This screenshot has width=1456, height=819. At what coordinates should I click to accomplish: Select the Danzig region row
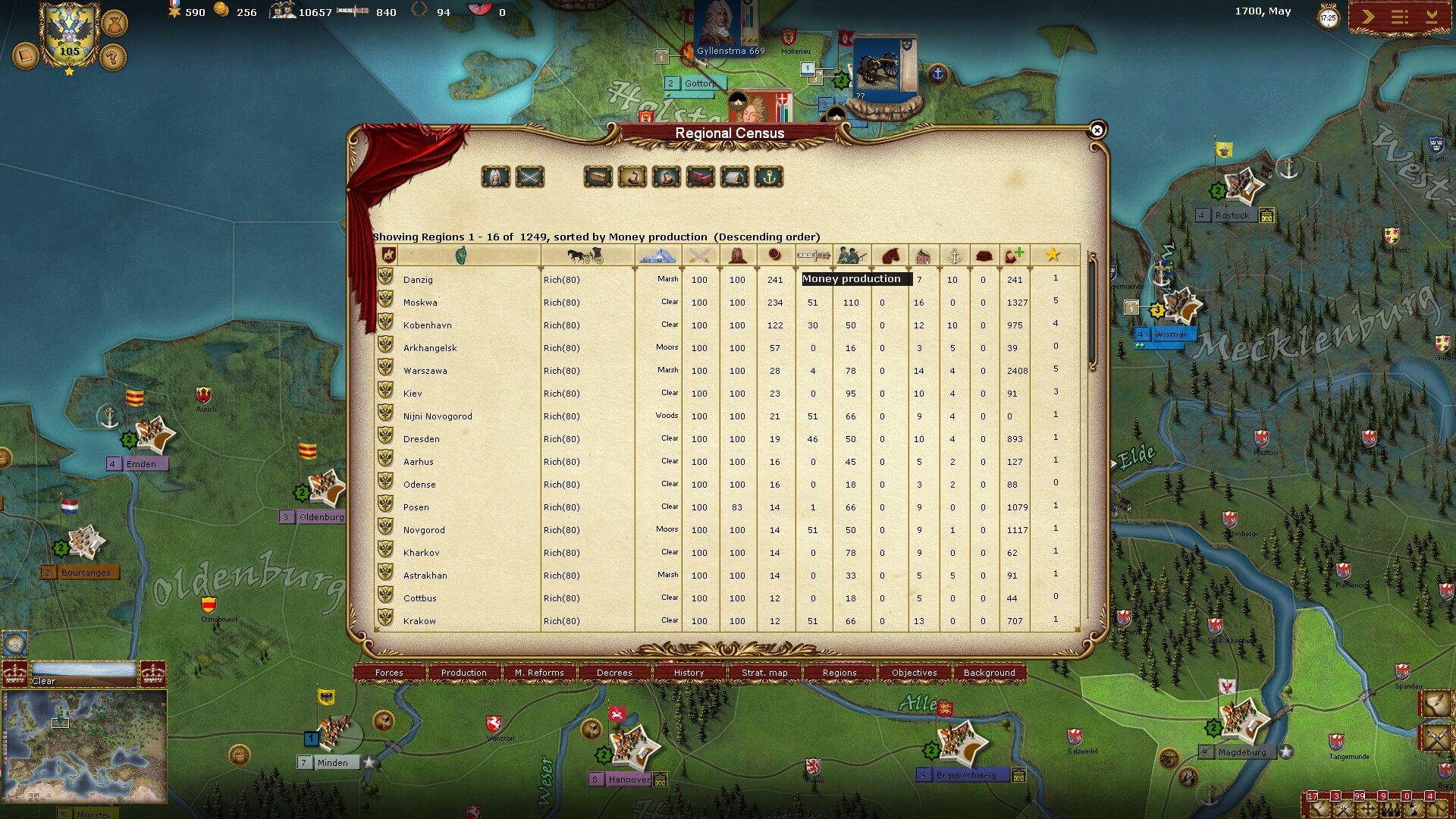point(418,280)
